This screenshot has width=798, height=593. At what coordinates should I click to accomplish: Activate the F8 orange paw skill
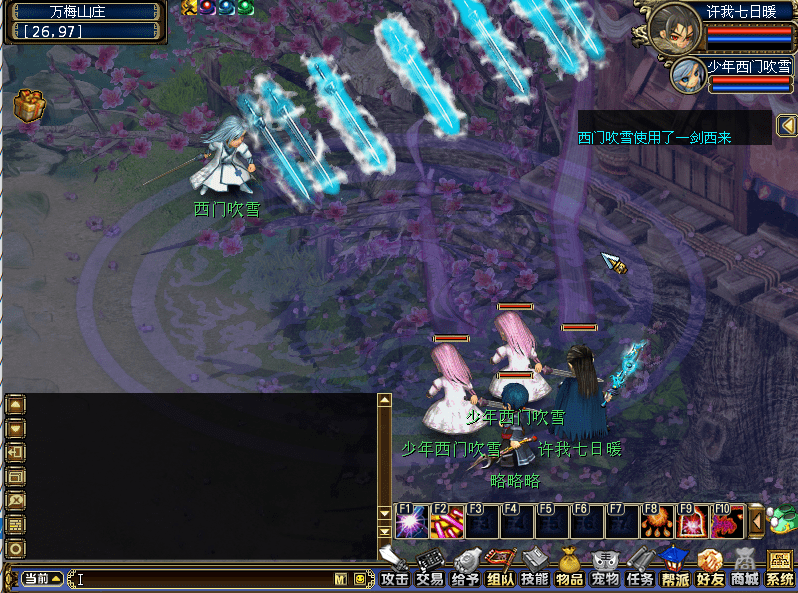(x=656, y=522)
